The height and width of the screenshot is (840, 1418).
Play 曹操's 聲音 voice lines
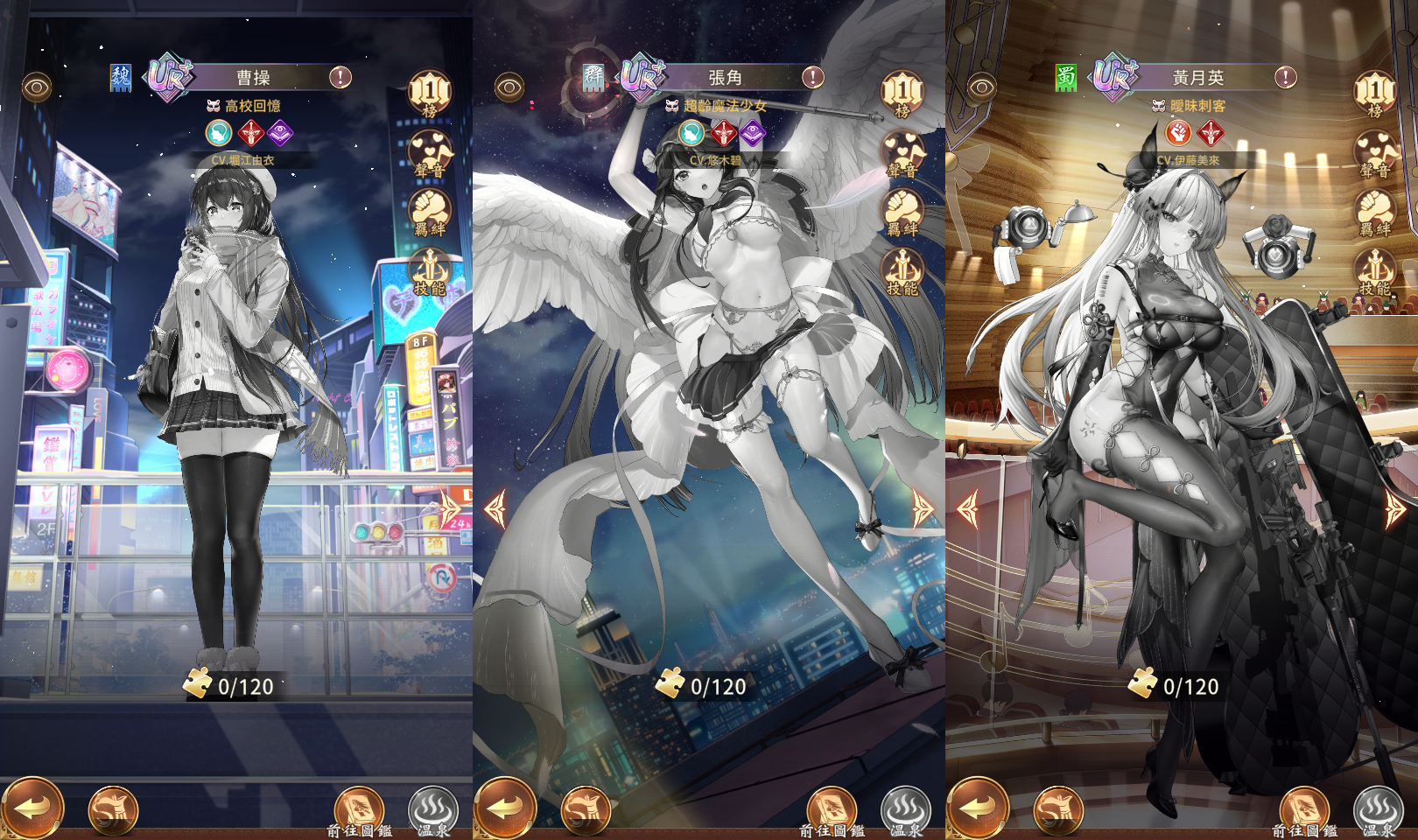430,154
